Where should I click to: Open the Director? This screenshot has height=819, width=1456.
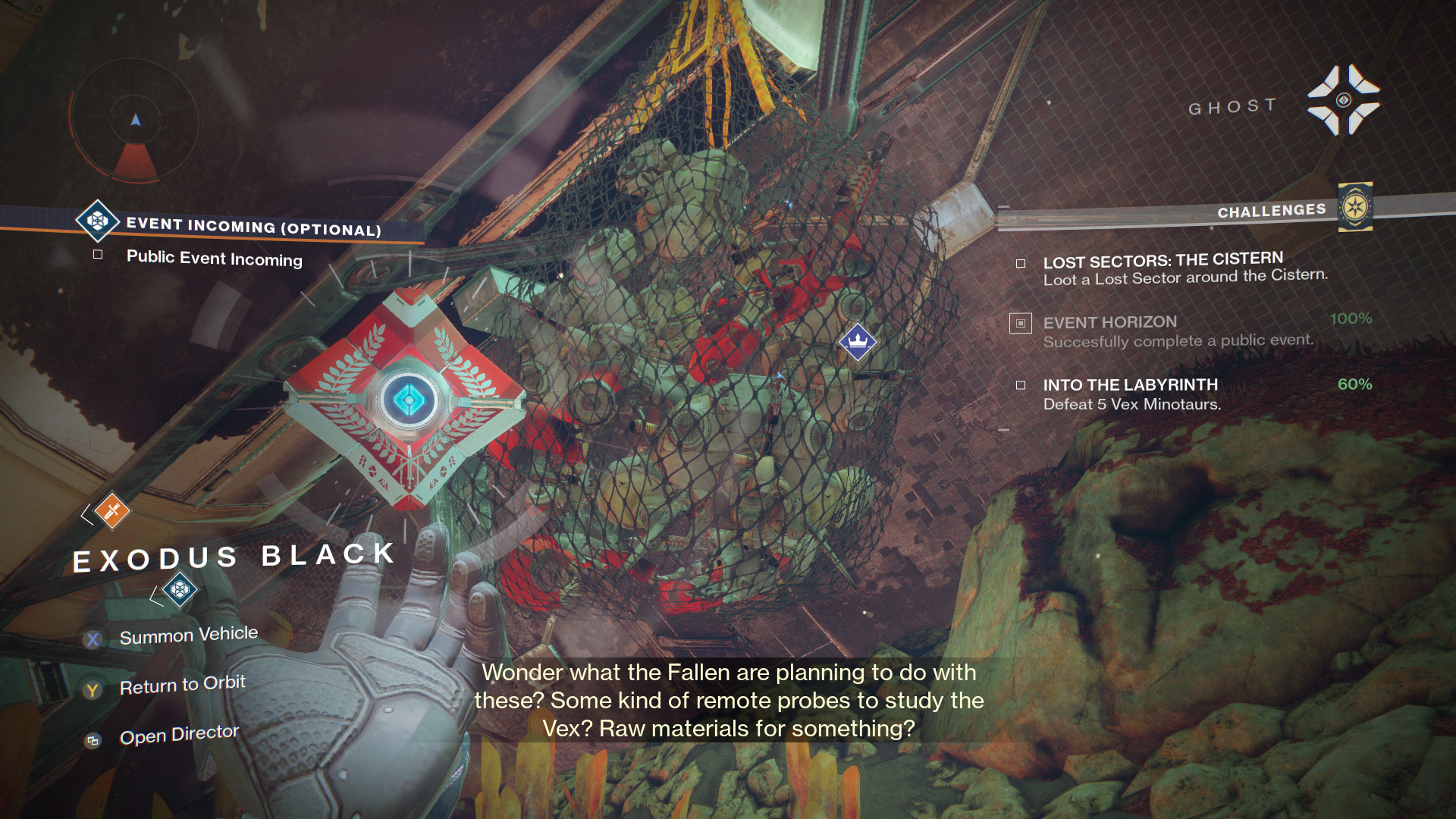[179, 735]
